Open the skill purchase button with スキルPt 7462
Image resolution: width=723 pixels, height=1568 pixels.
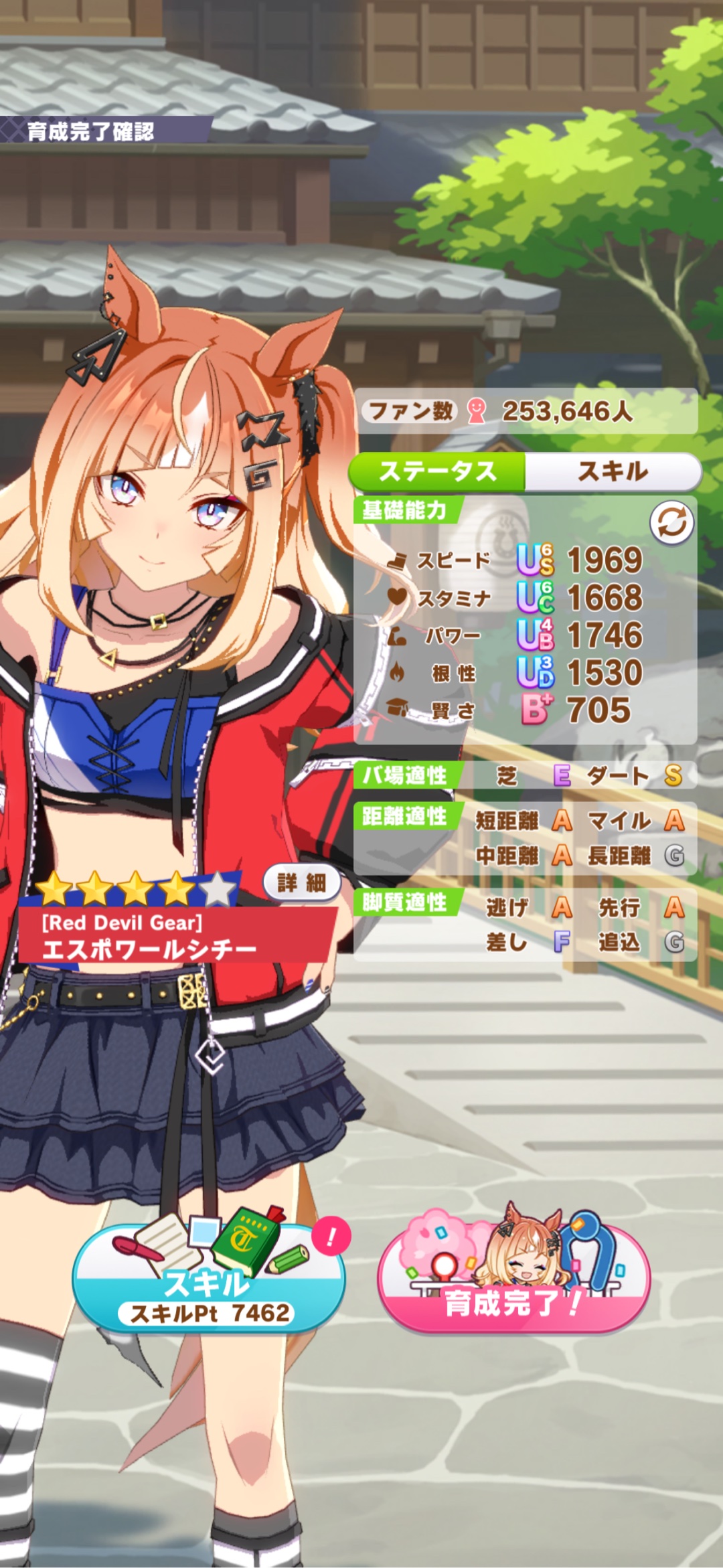(x=209, y=1280)
